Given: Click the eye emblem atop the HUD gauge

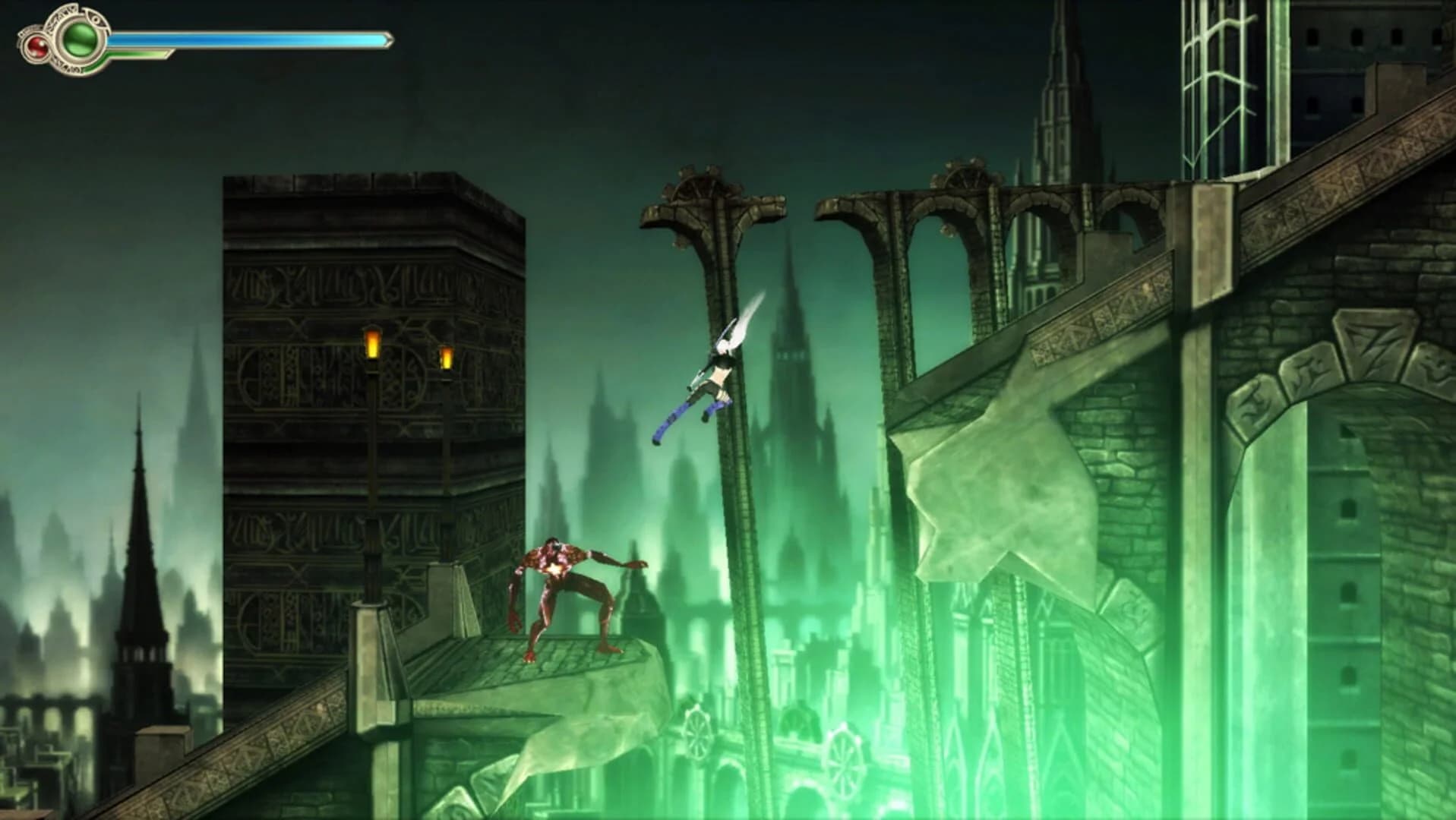Looking at the screenshot, I should pos(96,20).
